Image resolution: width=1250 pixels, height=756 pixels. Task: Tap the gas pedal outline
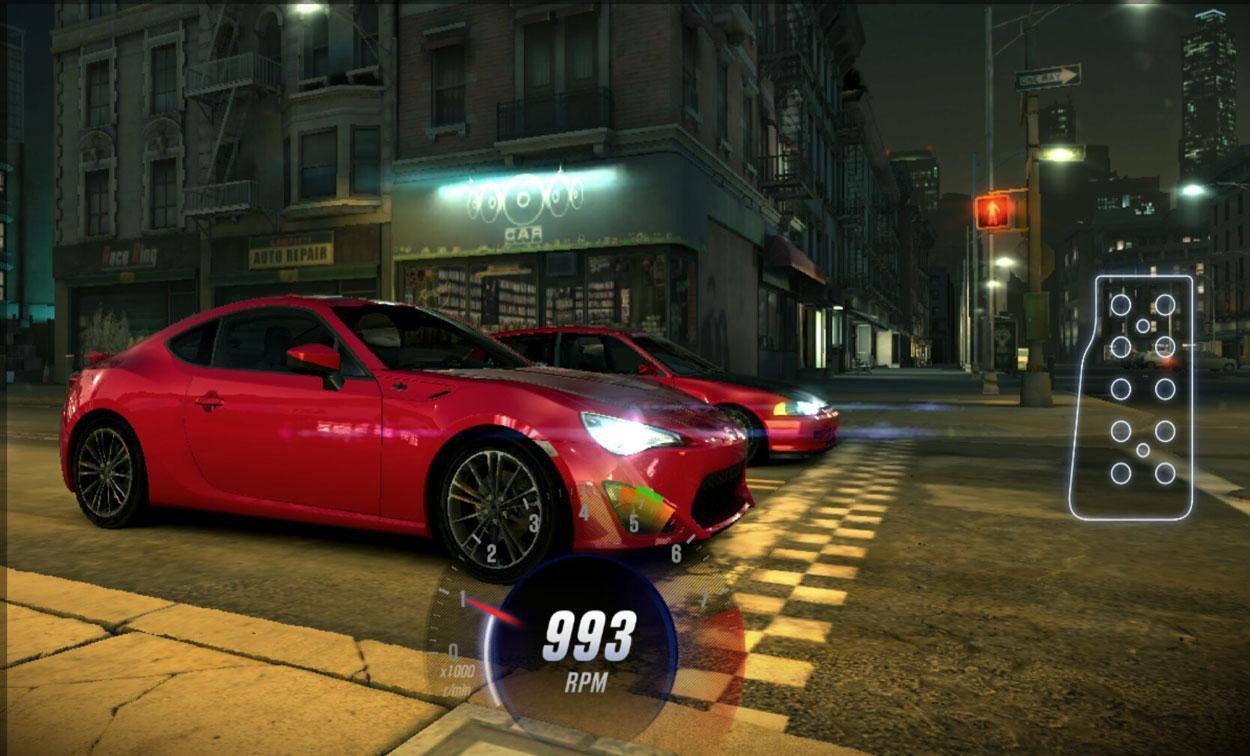click(x=1137, y=397)
